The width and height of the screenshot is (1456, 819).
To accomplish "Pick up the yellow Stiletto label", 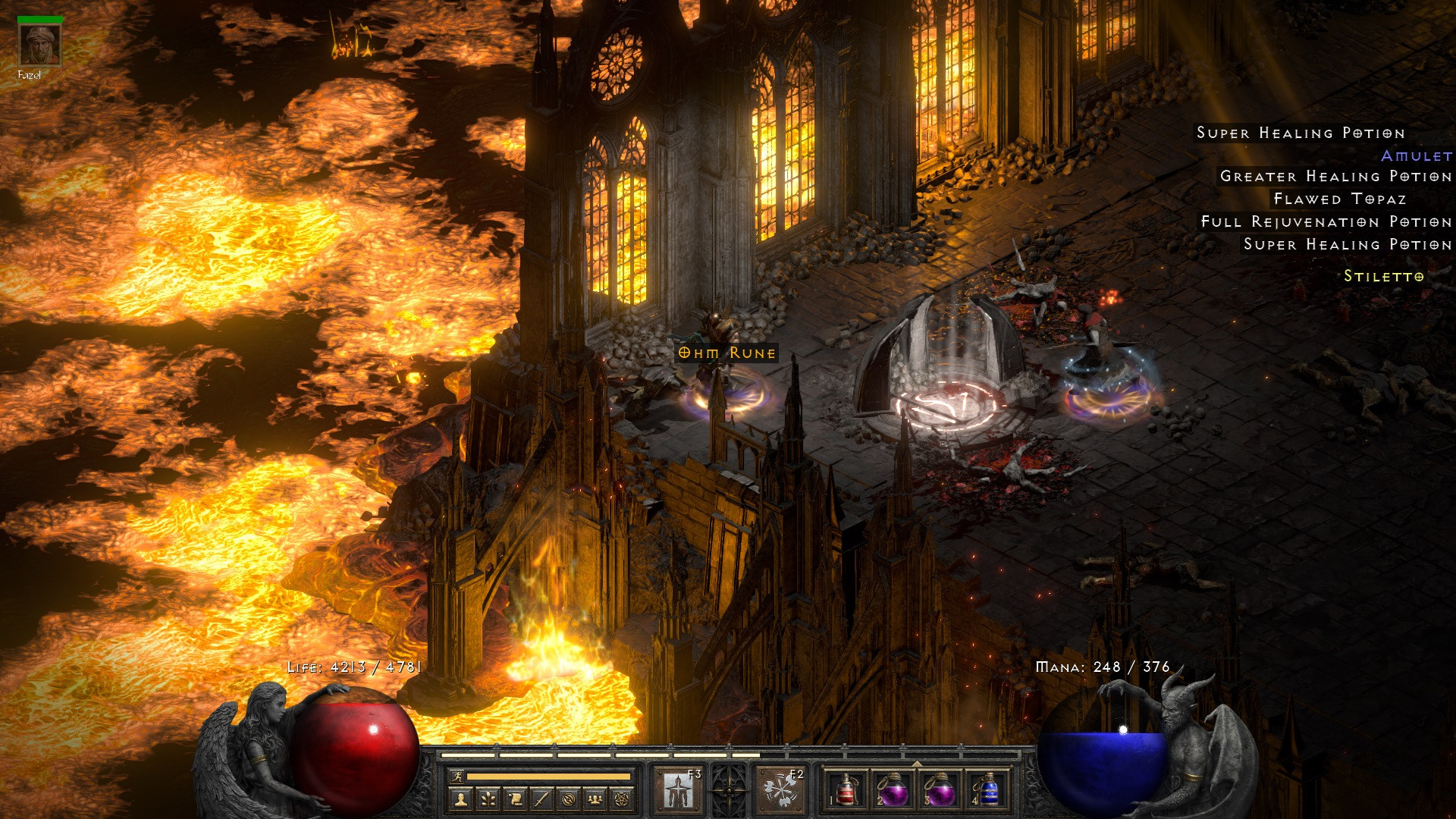I will tap(1383, 277).
